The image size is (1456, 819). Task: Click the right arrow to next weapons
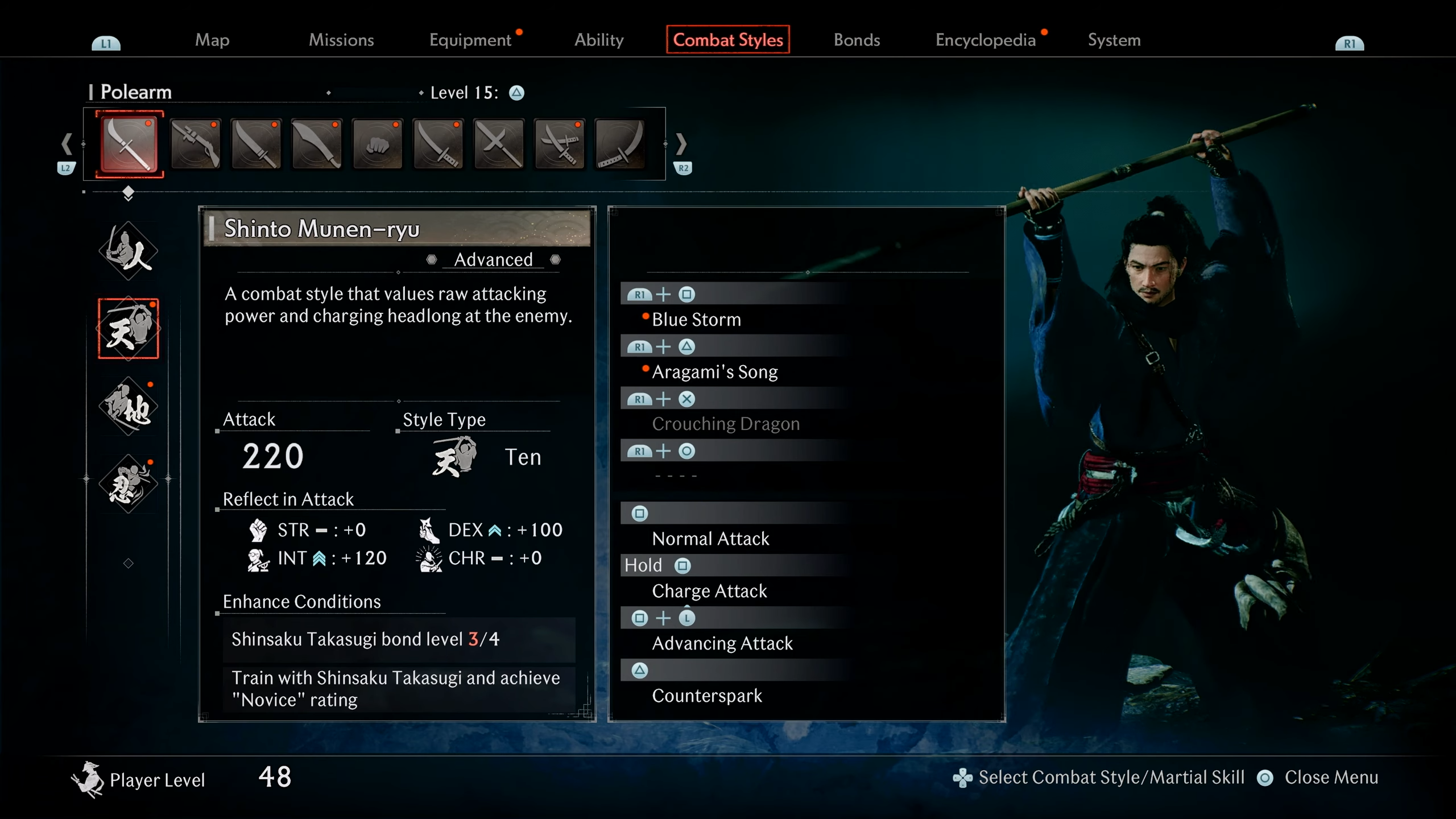681,144
